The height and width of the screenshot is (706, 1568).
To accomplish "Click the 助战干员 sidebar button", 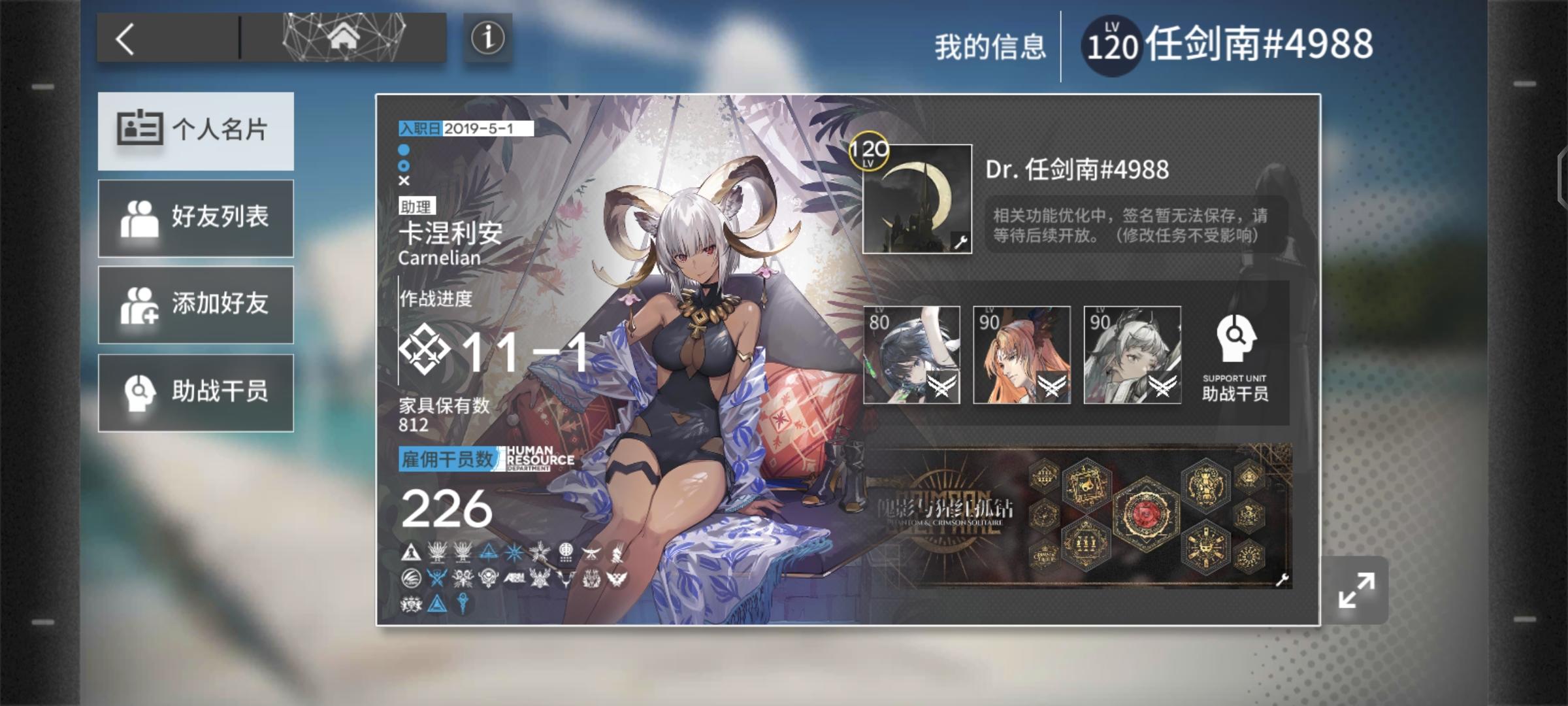I will (195, 392).
